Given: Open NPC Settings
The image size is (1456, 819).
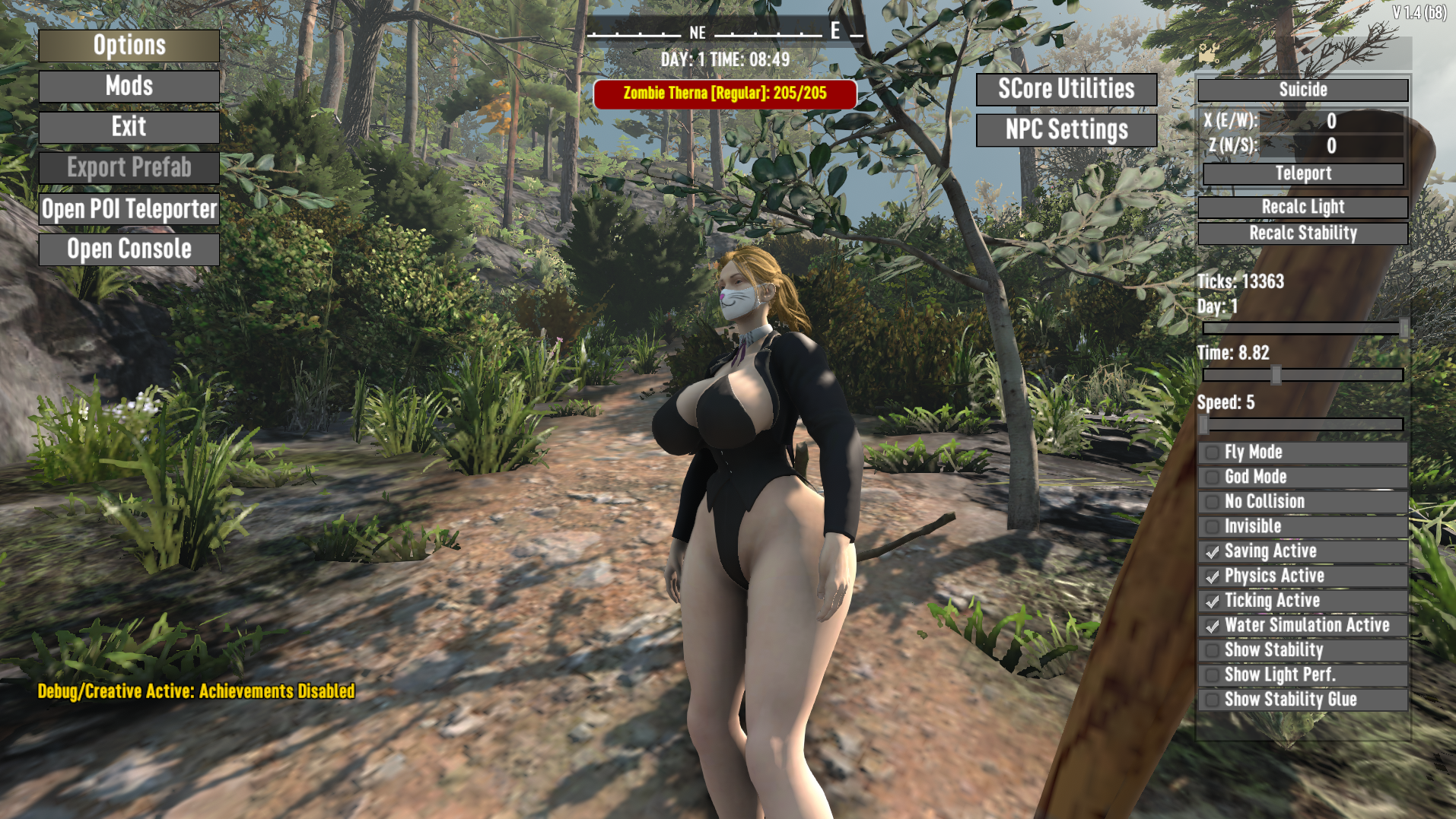Looking at the screenshot, I should [x=1066, y=130].
